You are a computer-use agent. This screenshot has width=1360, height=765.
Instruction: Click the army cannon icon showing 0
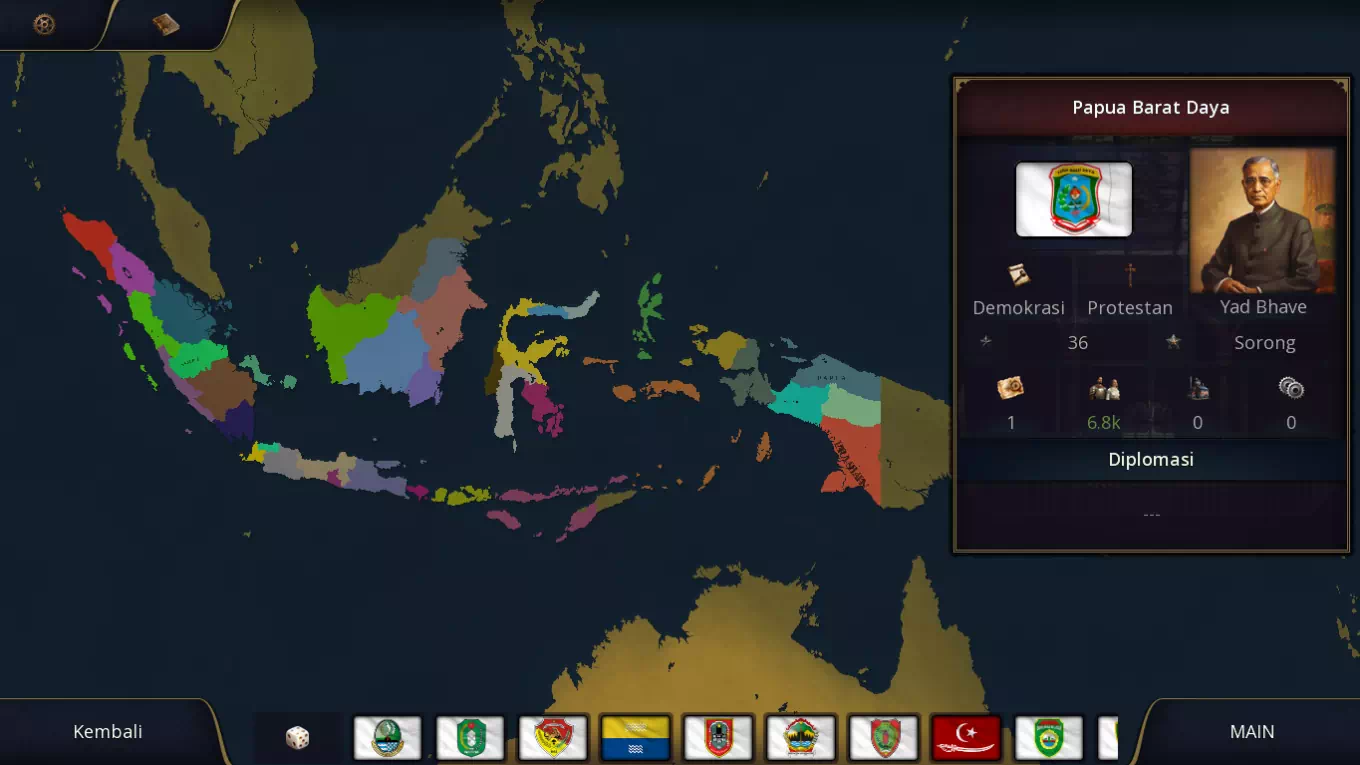coord(1197,388)
